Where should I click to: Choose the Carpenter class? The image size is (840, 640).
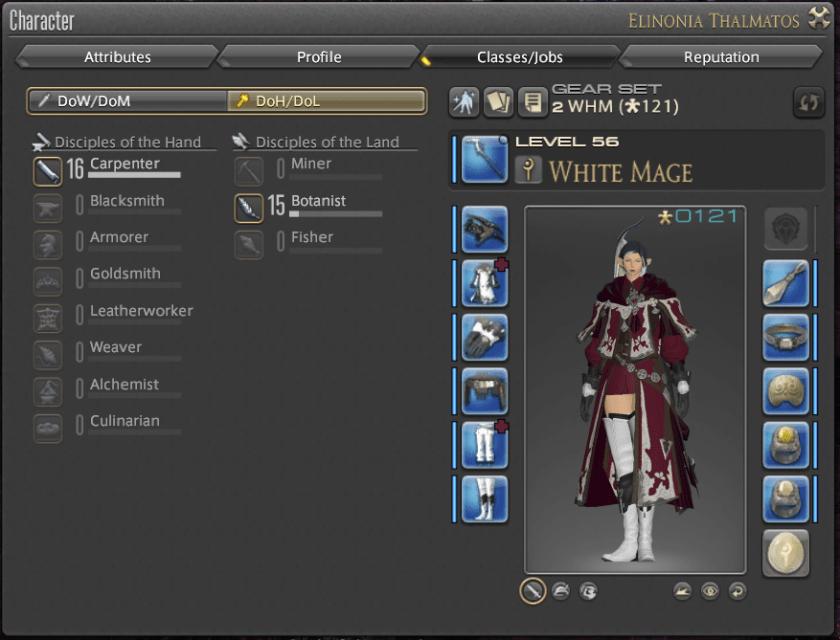[124, 165]
